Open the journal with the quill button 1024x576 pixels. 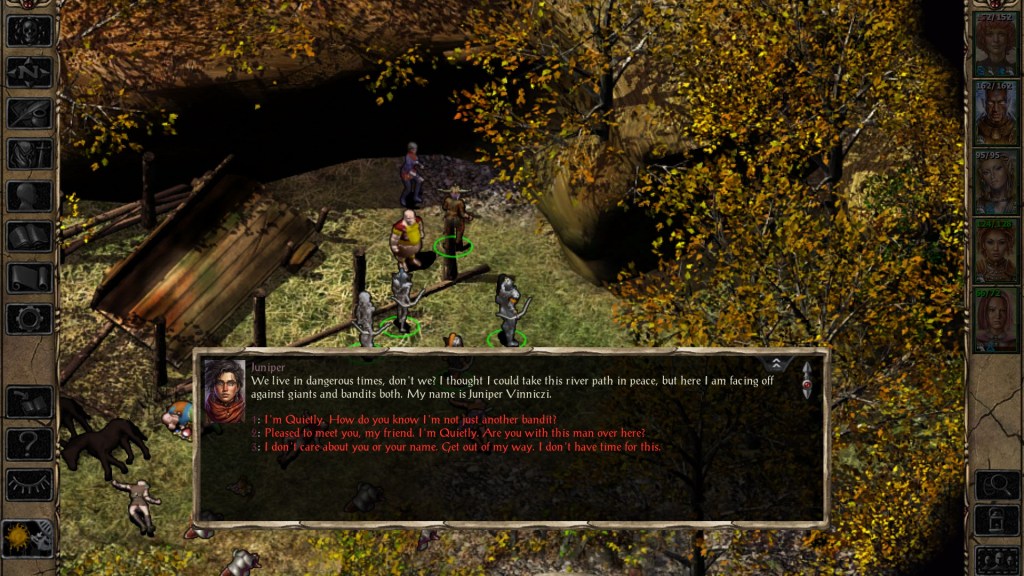tap(29, 113)
